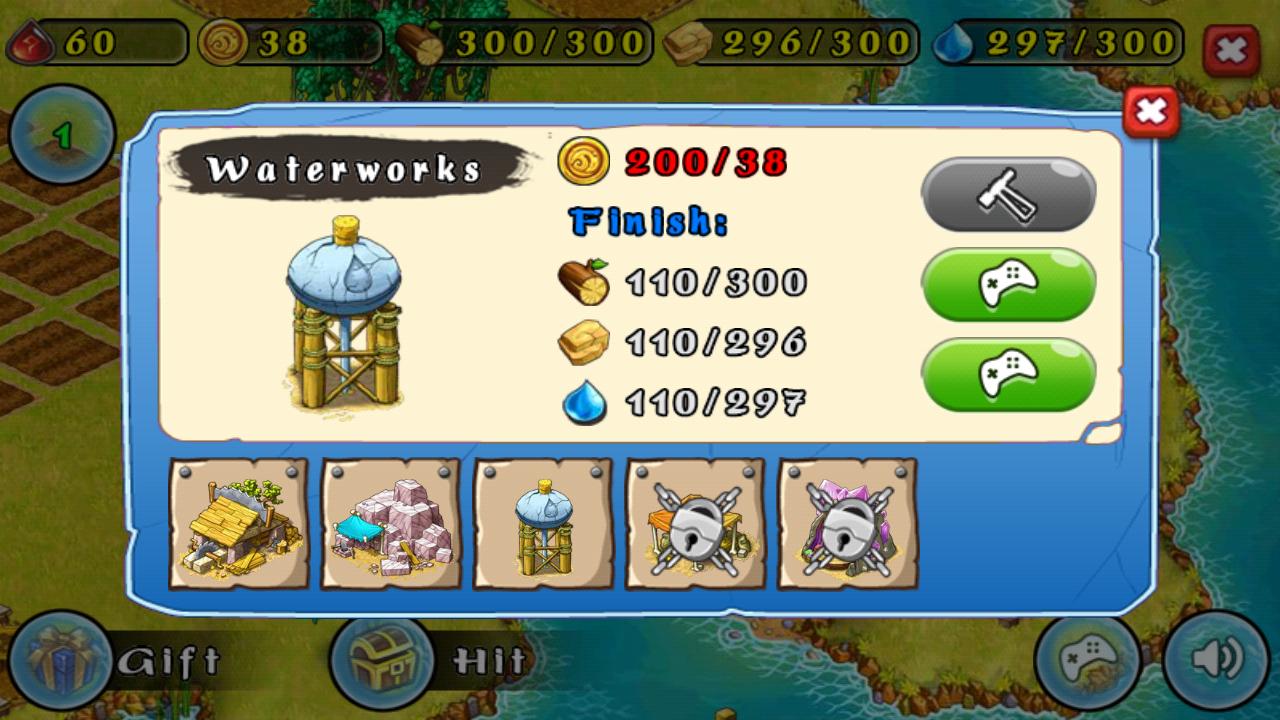The height and width of the screenshot is (720, 1280).
Task: Select the water tower building thumbnail
Action: (x=543, y=523)
